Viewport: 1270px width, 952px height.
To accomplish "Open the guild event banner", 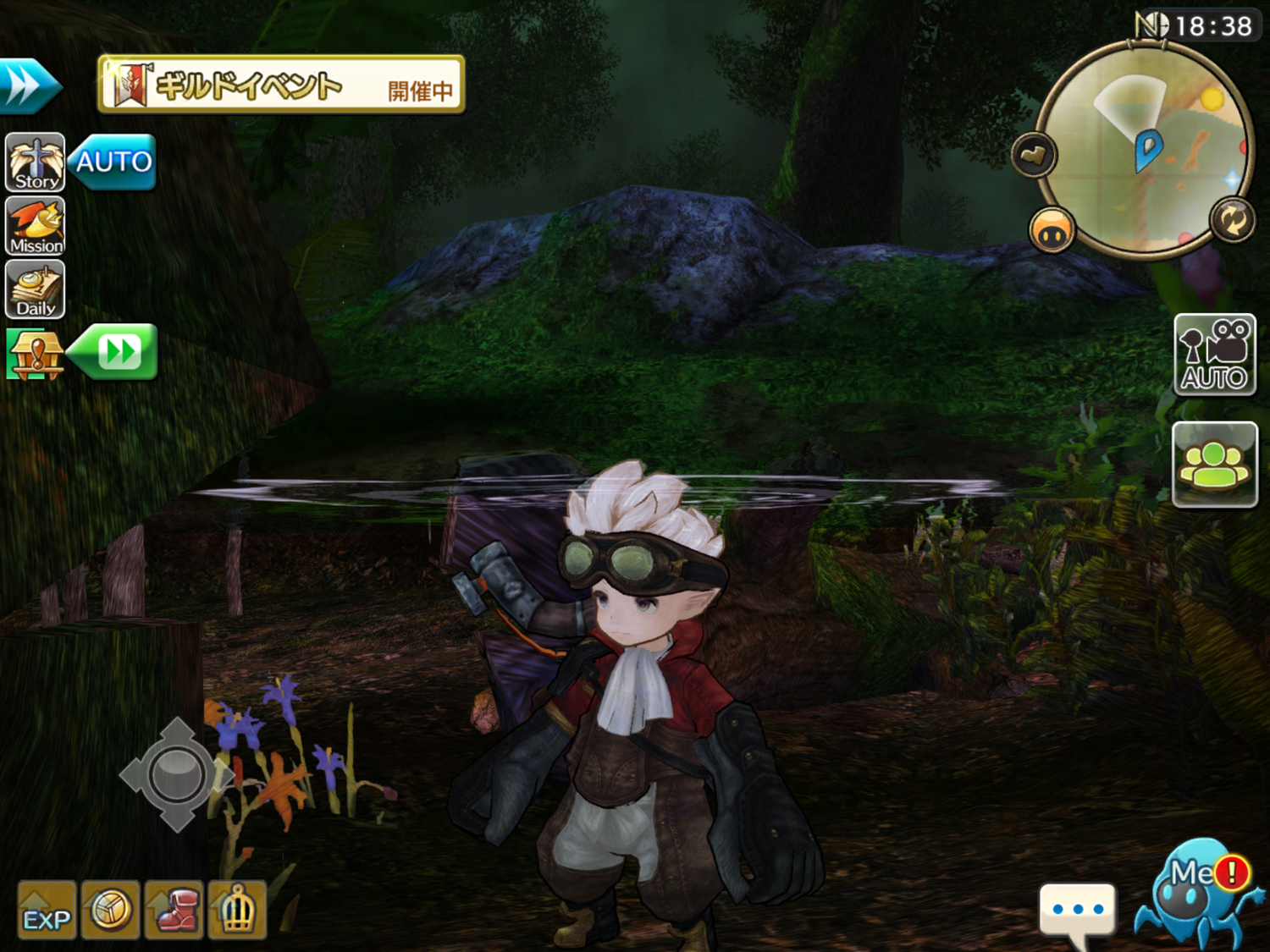I will point(281,85).
